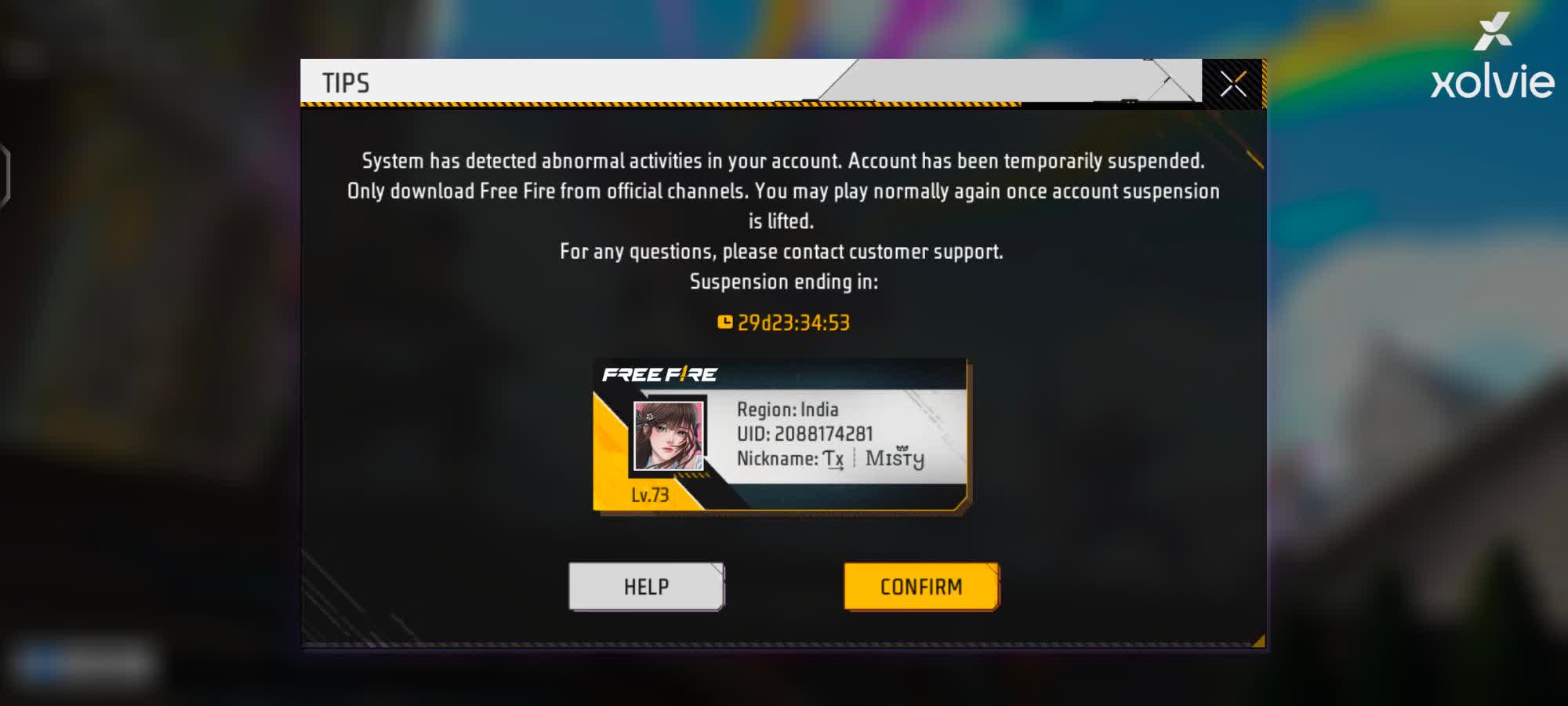Viewport: 1568px width, 706px height.
Task: Click the Tx guild tag icon
Action: (x=834, y=457)
